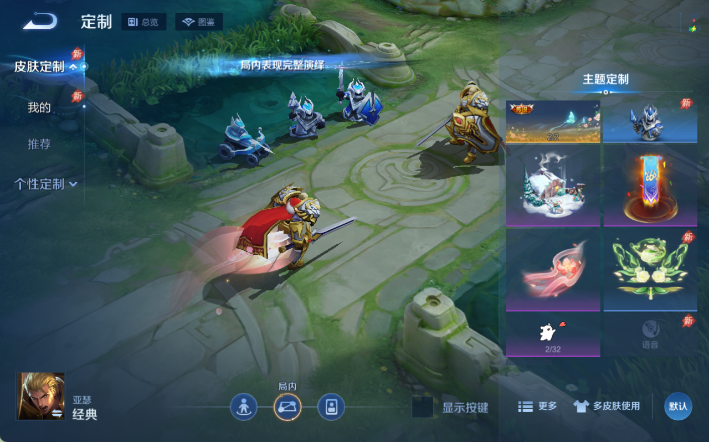
Task: Switch to the standing figure preview mode
Action: [x=244, y=407]
